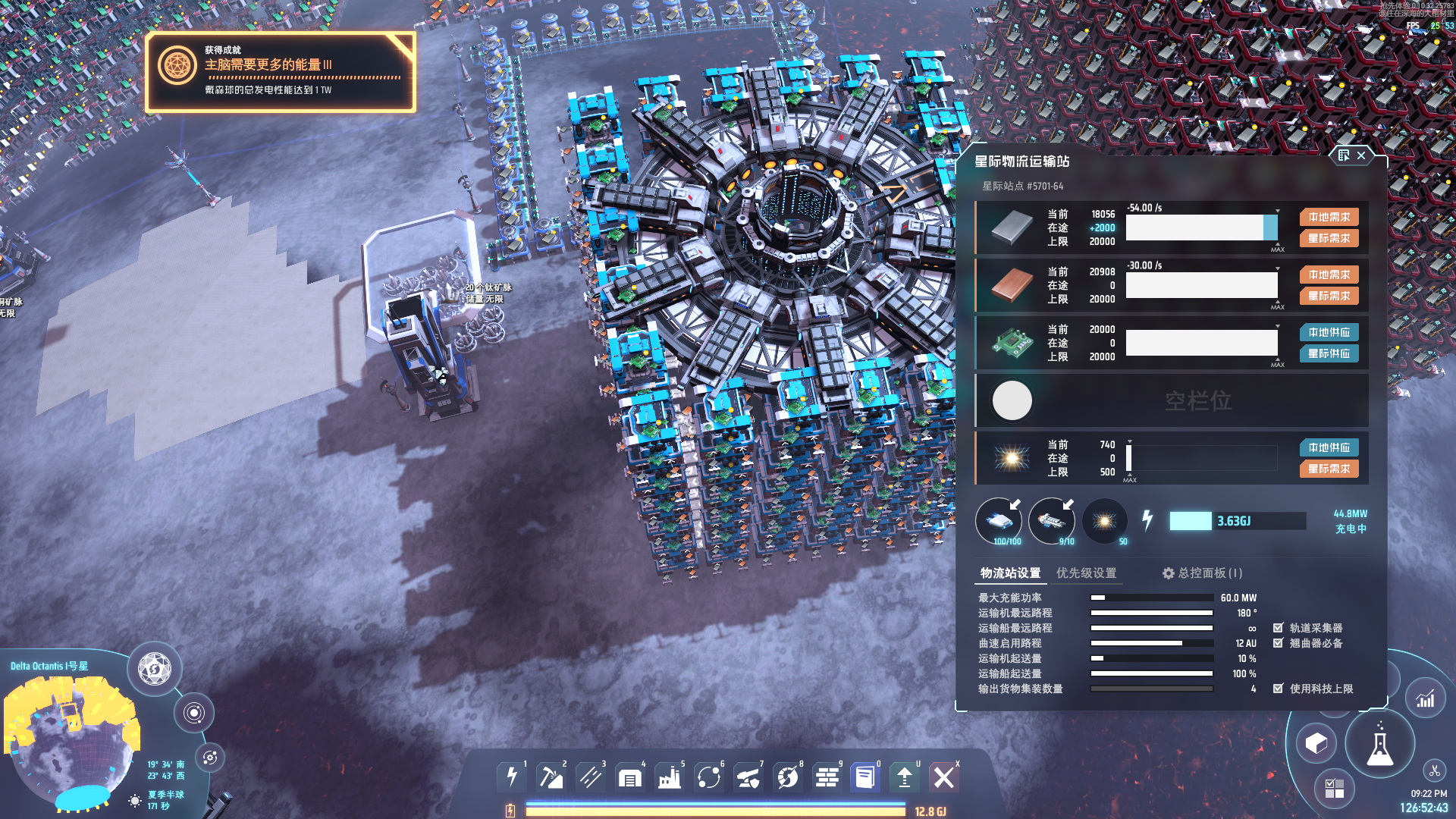1456x819 pixels.
Task: Select the empty 空栏位 item slot
Action: pos(1012,400)
